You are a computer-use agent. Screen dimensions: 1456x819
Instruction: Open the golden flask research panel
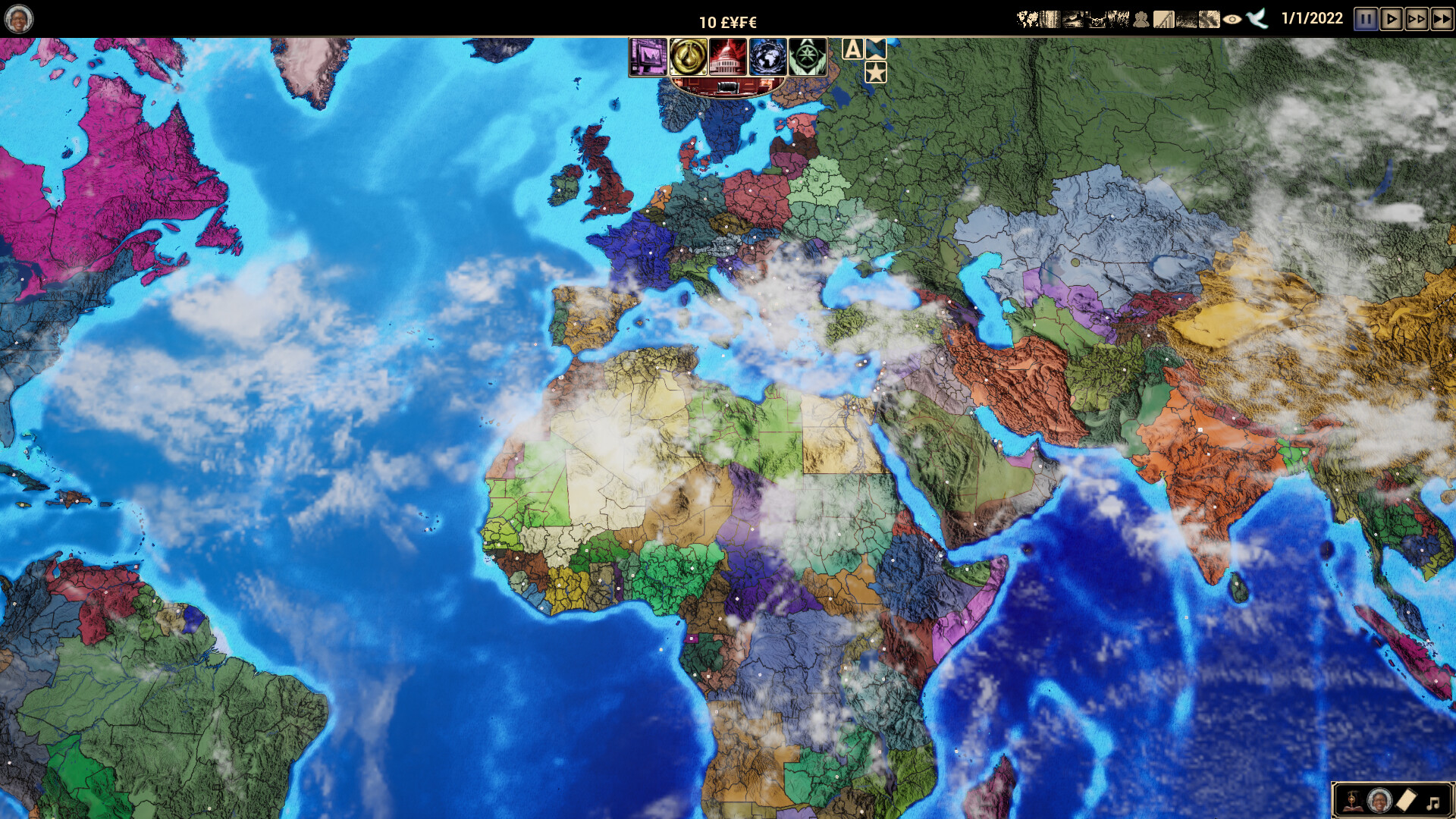pos(688,57)
